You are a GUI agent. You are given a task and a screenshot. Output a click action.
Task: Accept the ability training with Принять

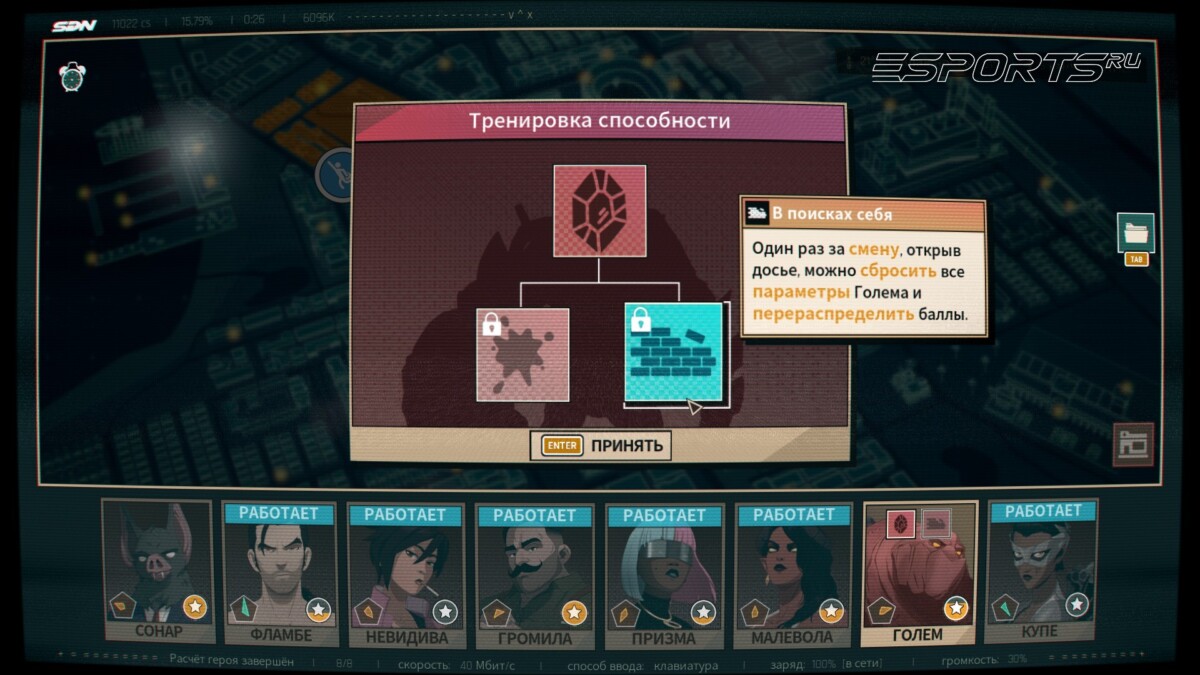(601, 445)
